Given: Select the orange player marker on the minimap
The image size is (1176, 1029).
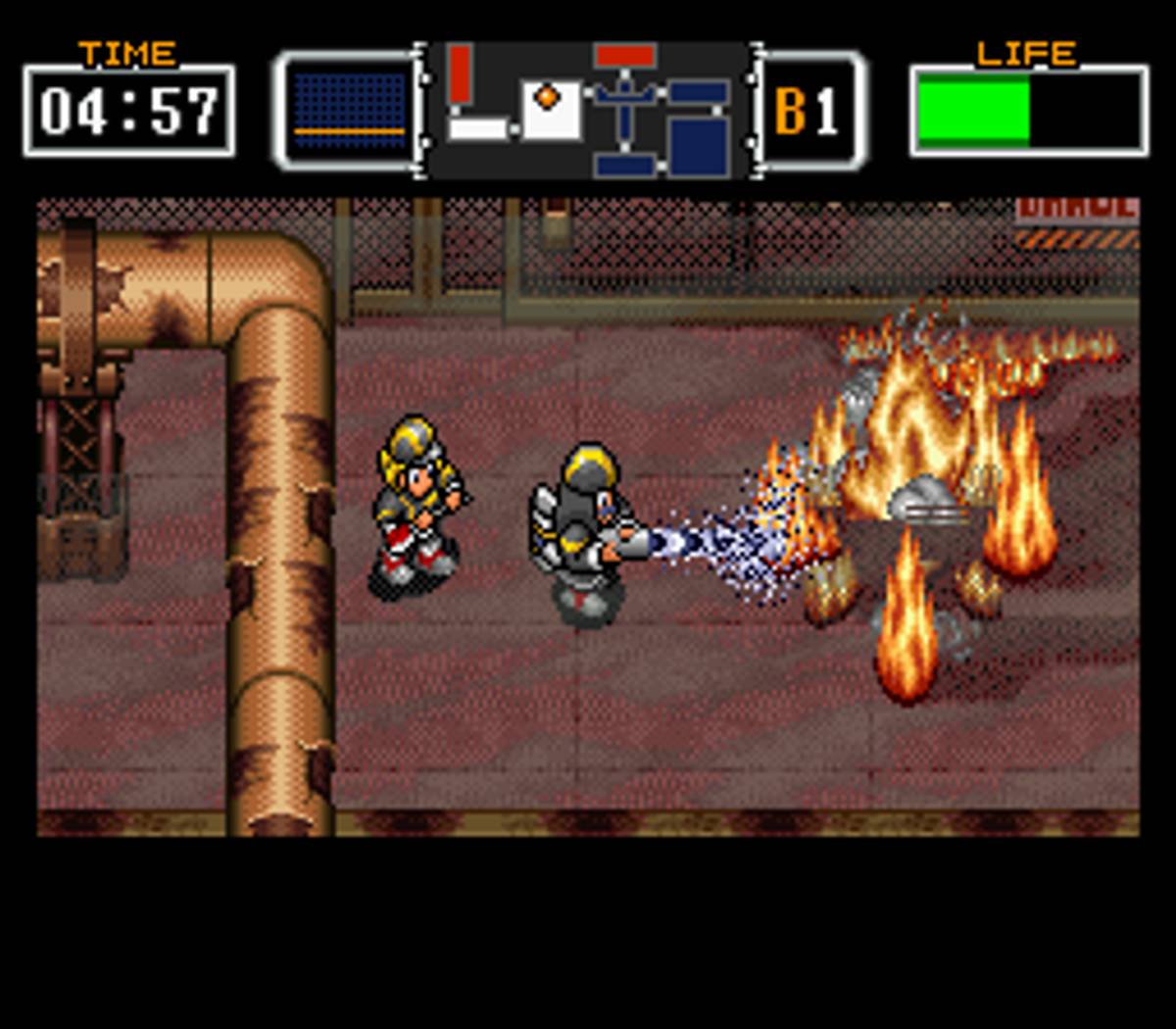Looking at the screenshot, I should [x=547, y=96].
